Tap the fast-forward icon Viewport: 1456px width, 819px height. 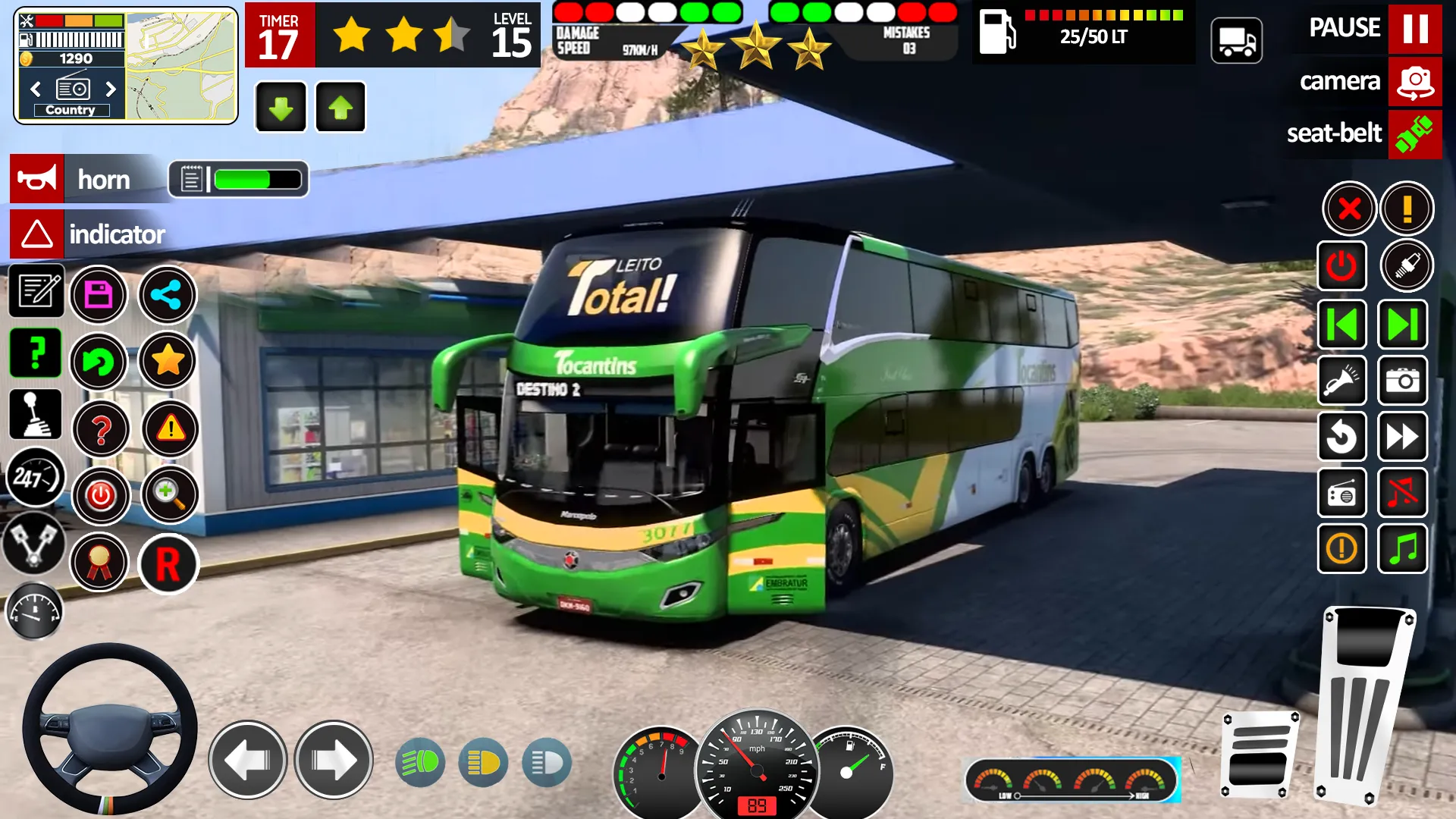click(1401, 437)
